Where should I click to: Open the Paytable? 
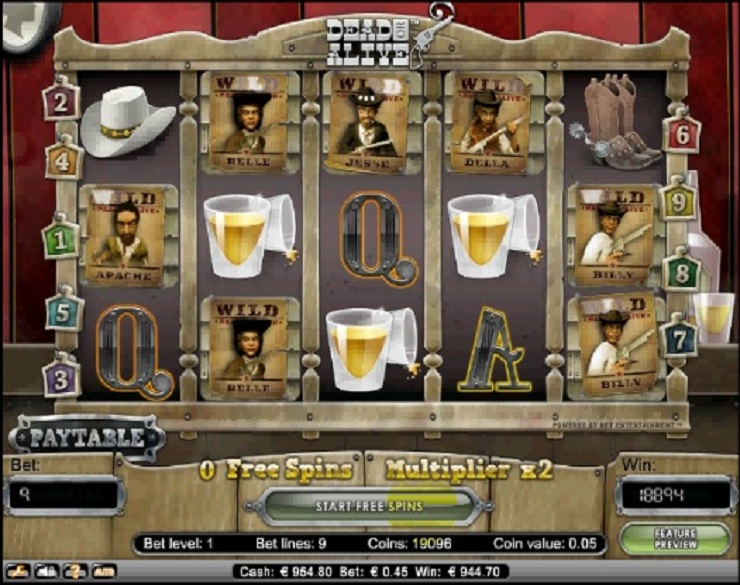click(87, 438)
